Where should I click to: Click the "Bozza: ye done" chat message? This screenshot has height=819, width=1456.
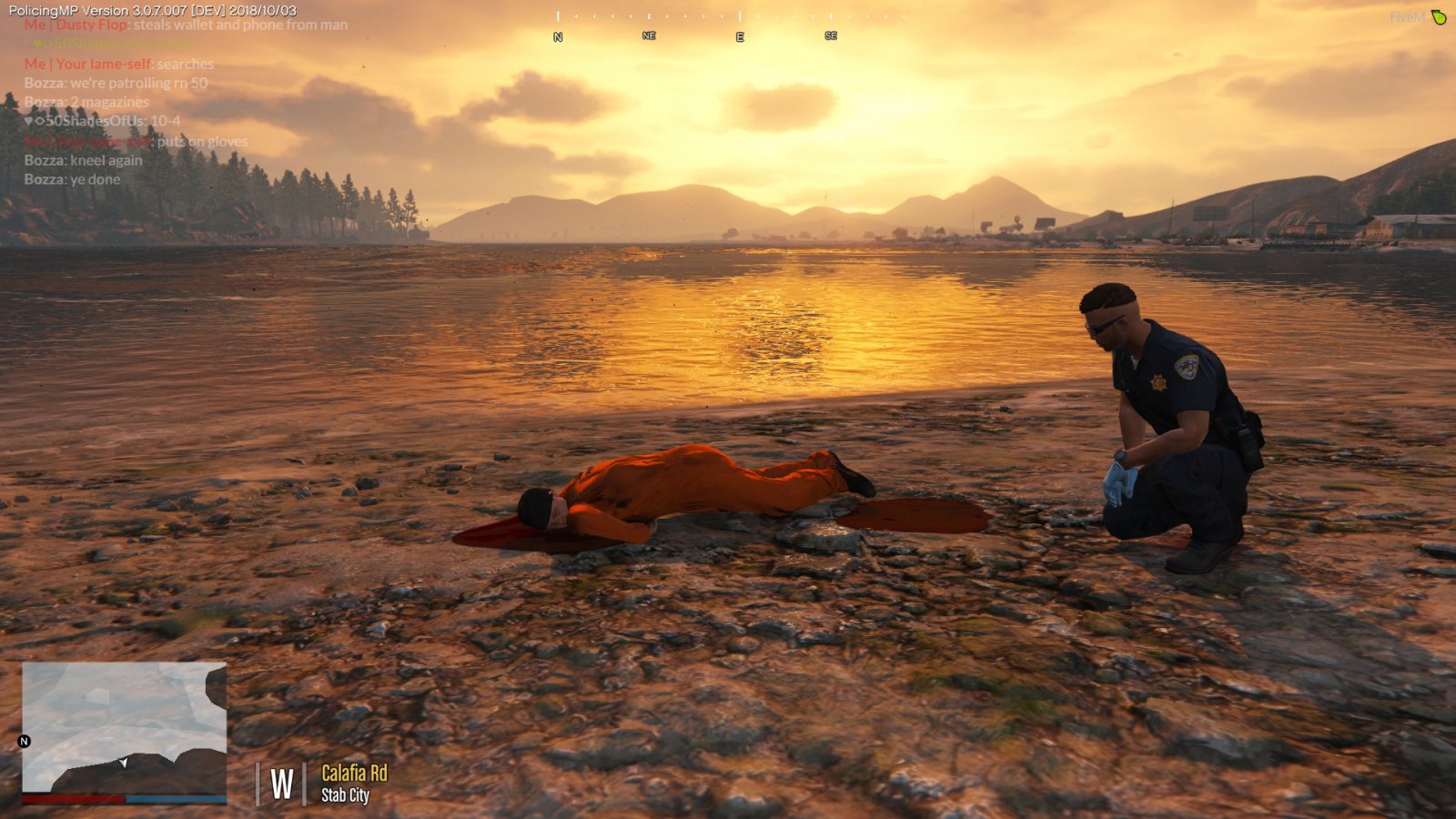click(x=72, y=179)
